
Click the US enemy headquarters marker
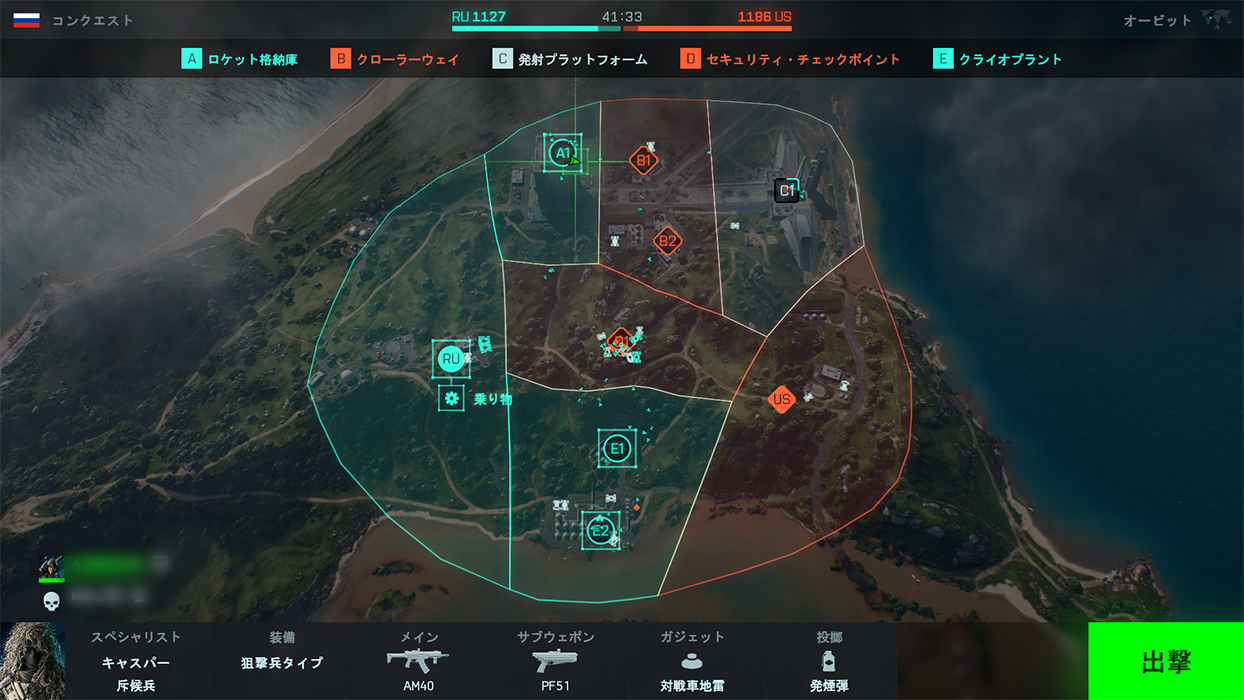point(782,400)
